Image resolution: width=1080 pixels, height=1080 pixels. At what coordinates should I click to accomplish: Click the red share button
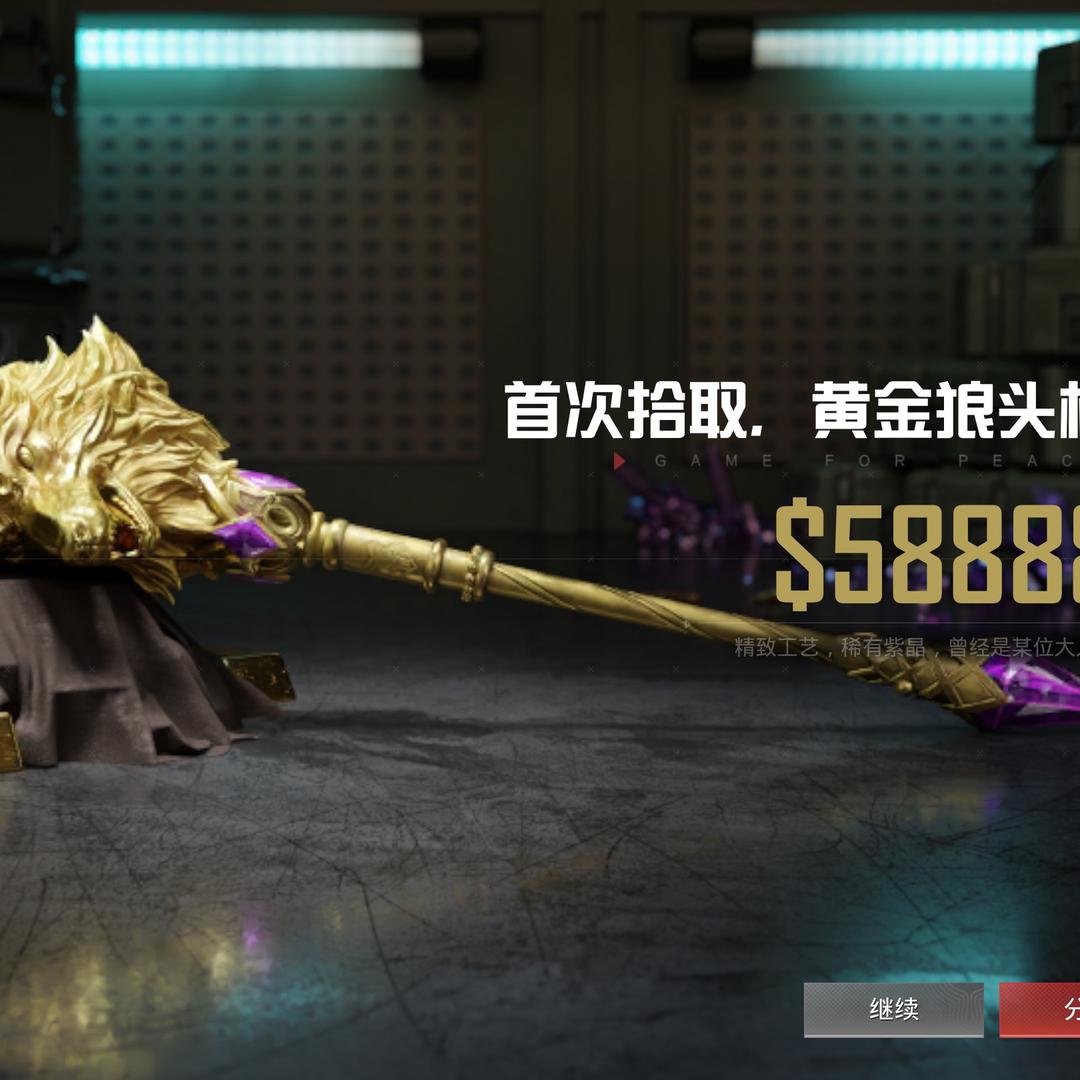coord(1041,1009)
